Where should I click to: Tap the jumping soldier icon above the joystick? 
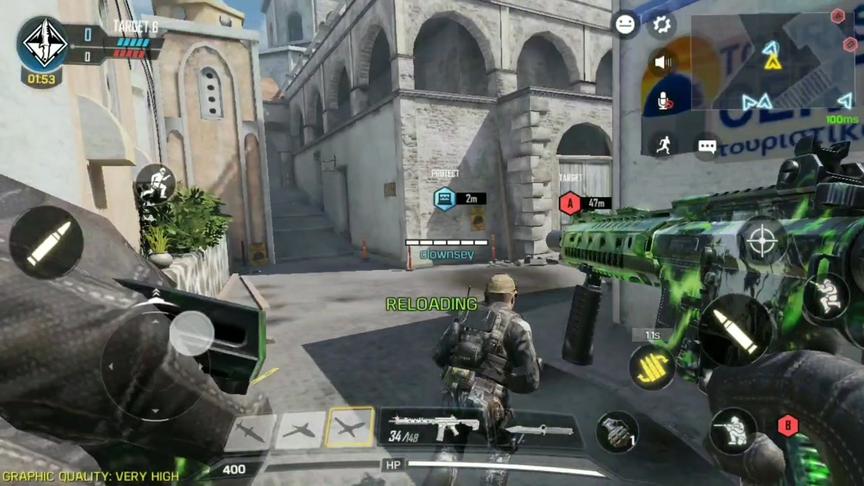tap(155, 183)
